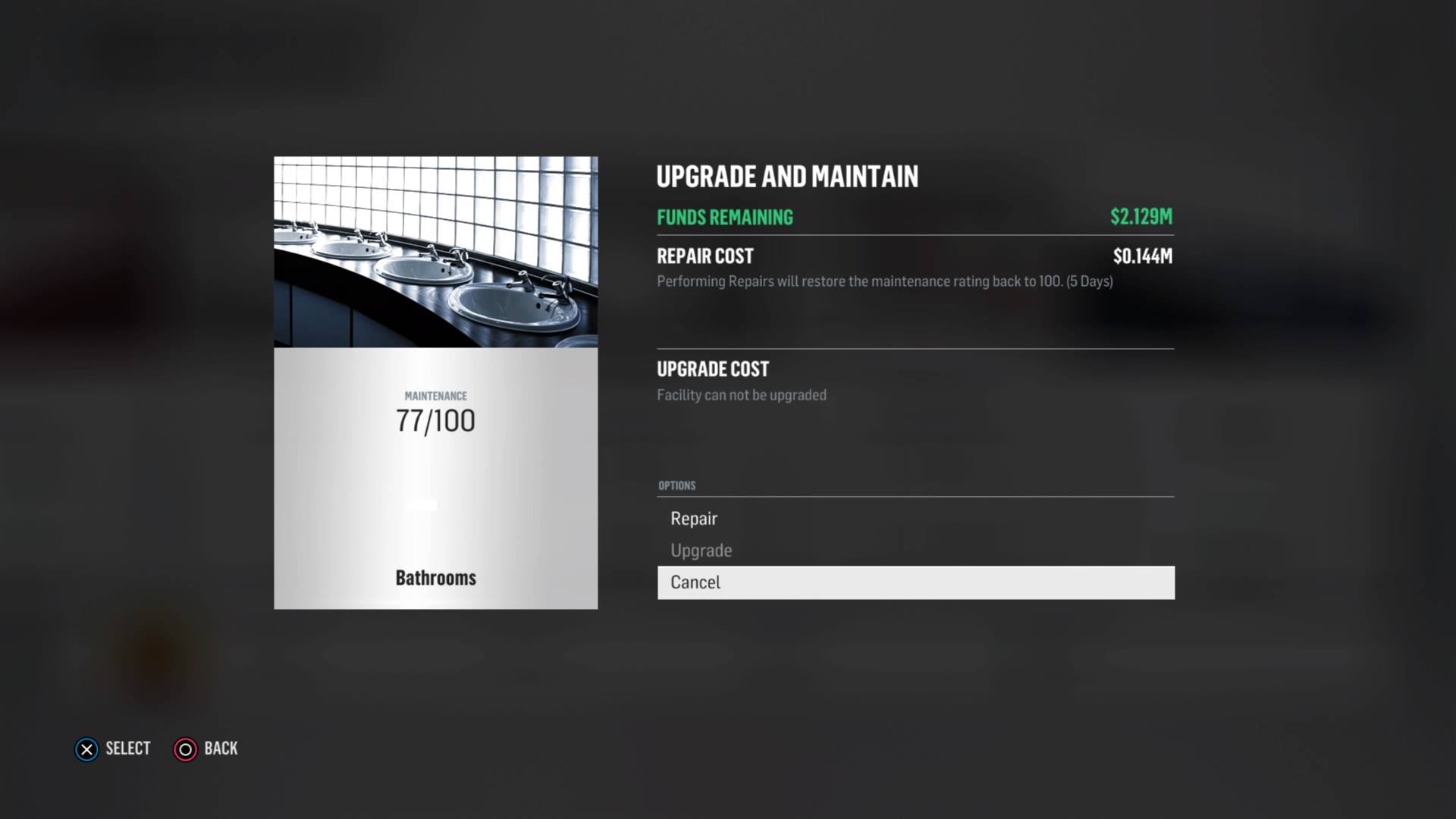Viewport: 1456px width, 819px height.
Task: Click the Bathrooms facility card
Action: (x=435, y=382)
